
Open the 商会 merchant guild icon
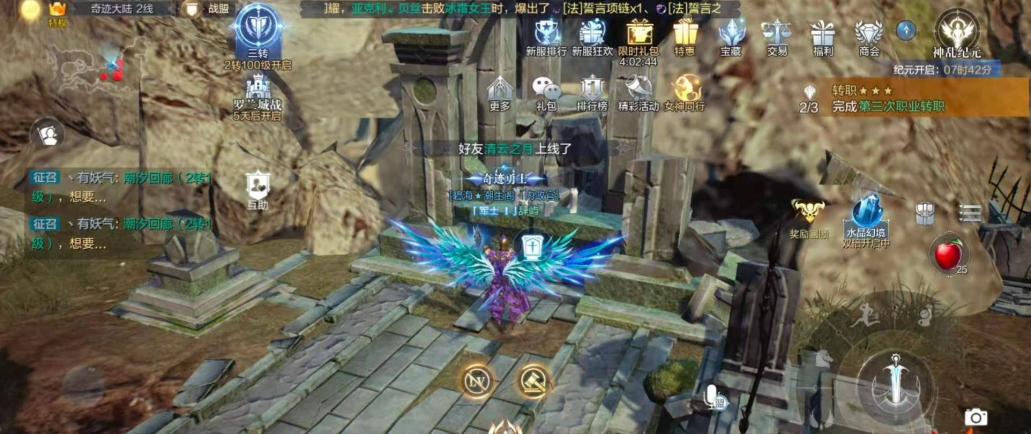pos(868,34)
